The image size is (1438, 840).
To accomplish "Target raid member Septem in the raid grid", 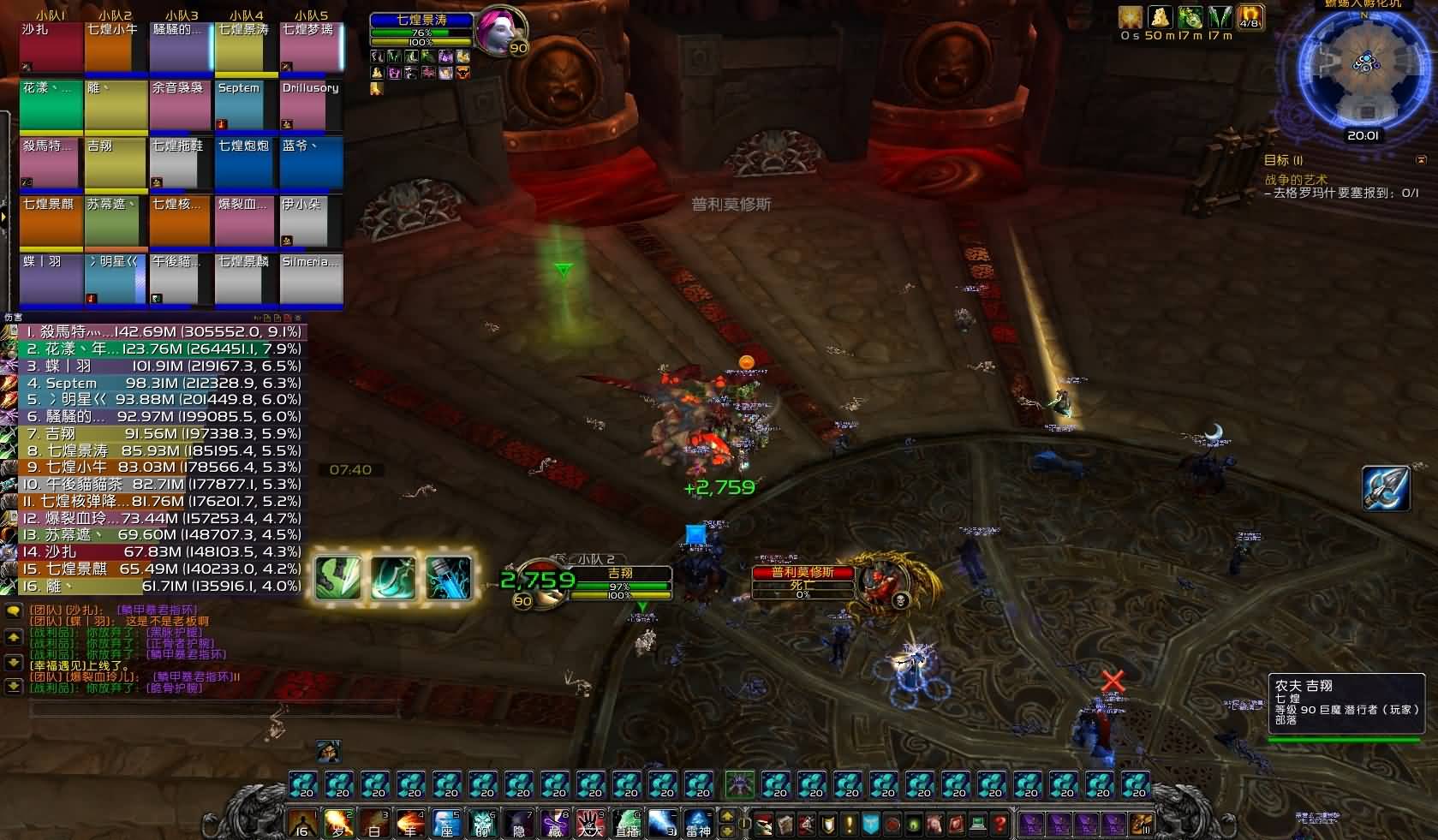I will pos(245,105).
